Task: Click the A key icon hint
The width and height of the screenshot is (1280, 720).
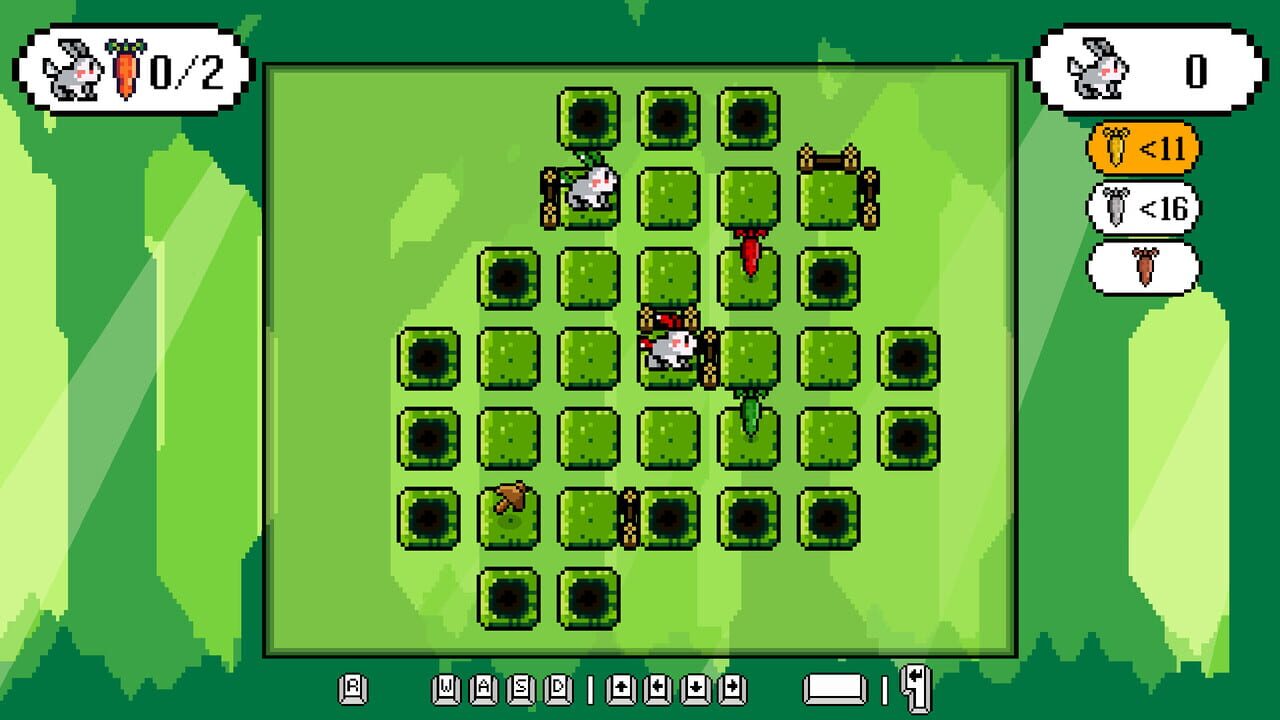Action: coord(485,688)
